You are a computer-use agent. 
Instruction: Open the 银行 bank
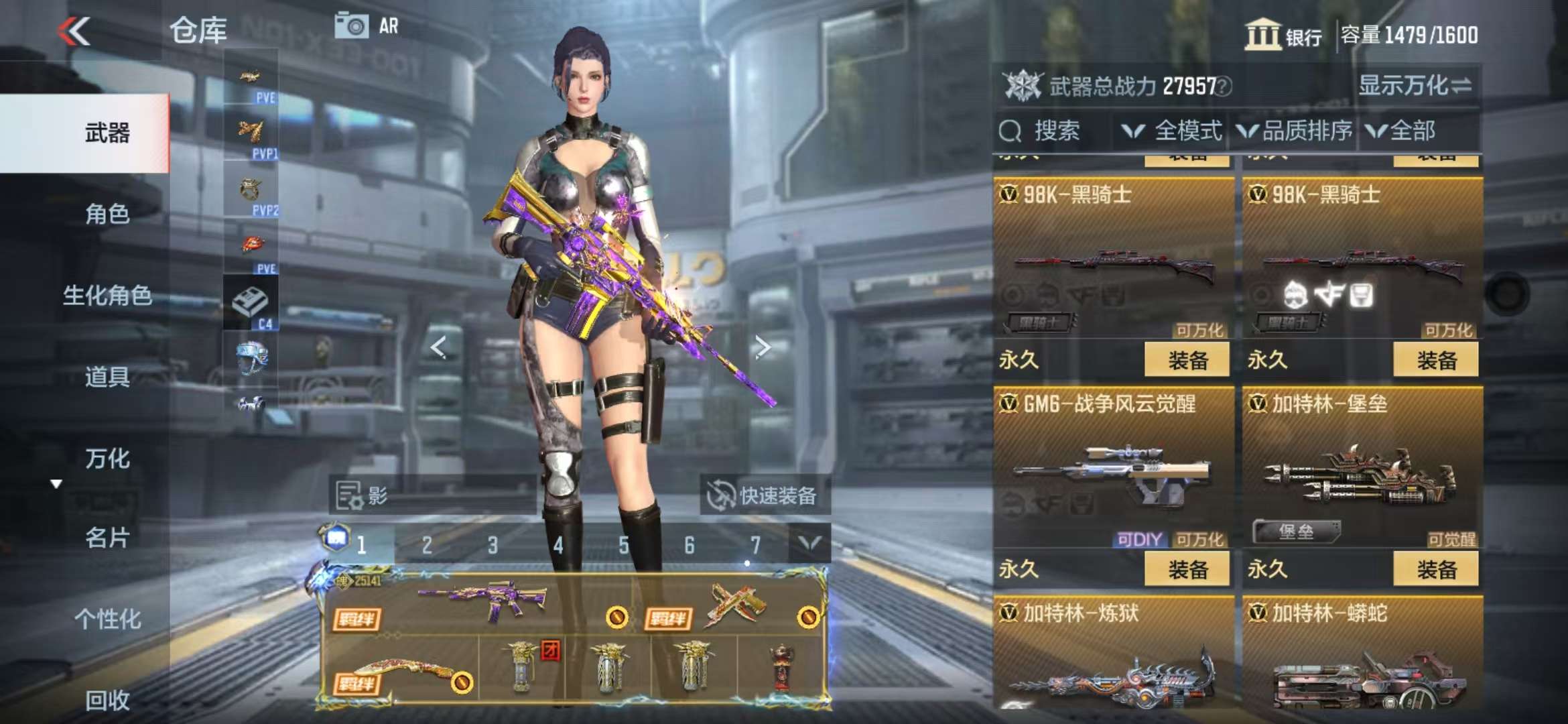point(1283,35)
